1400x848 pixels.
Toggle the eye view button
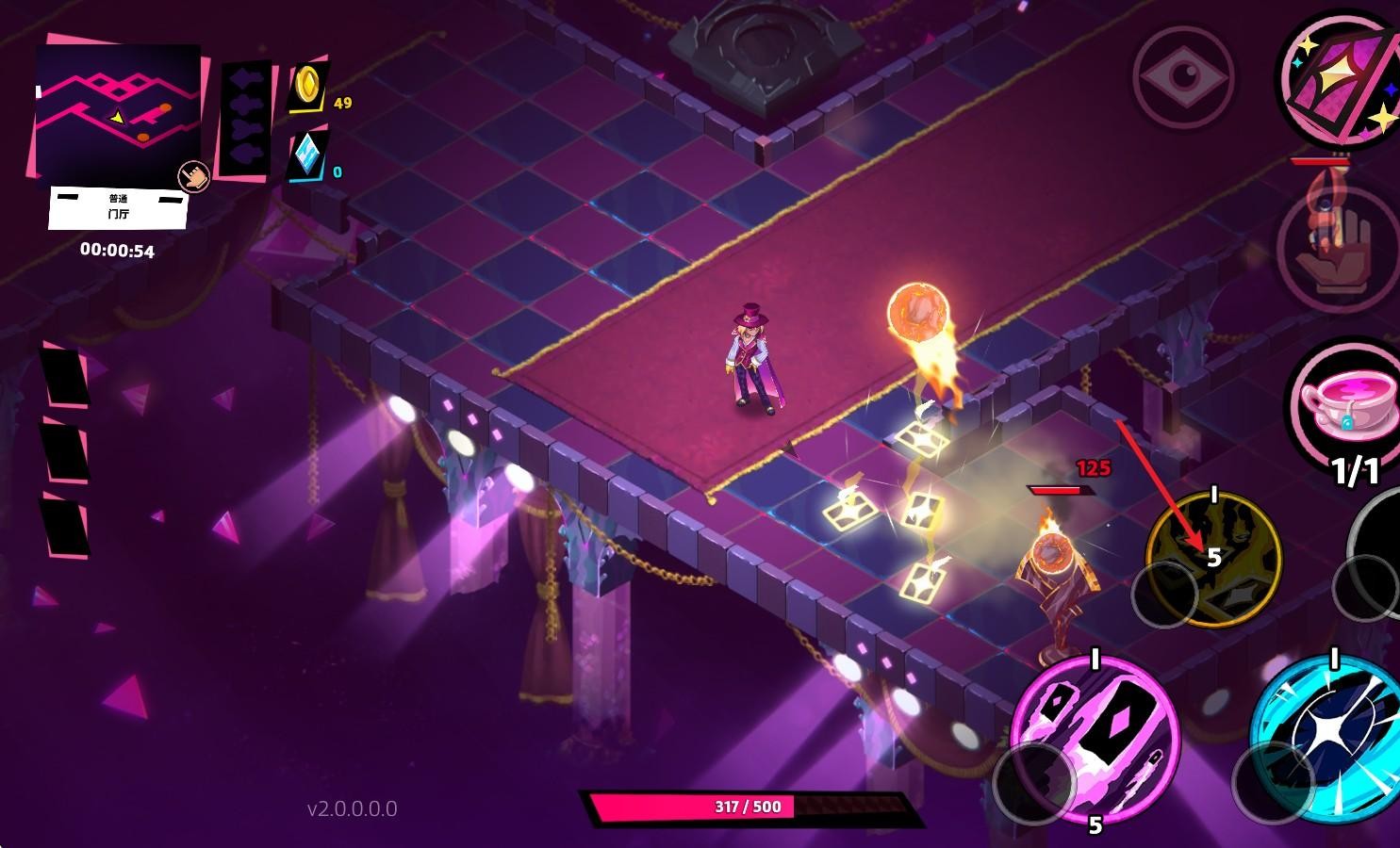pos(1183,77)
